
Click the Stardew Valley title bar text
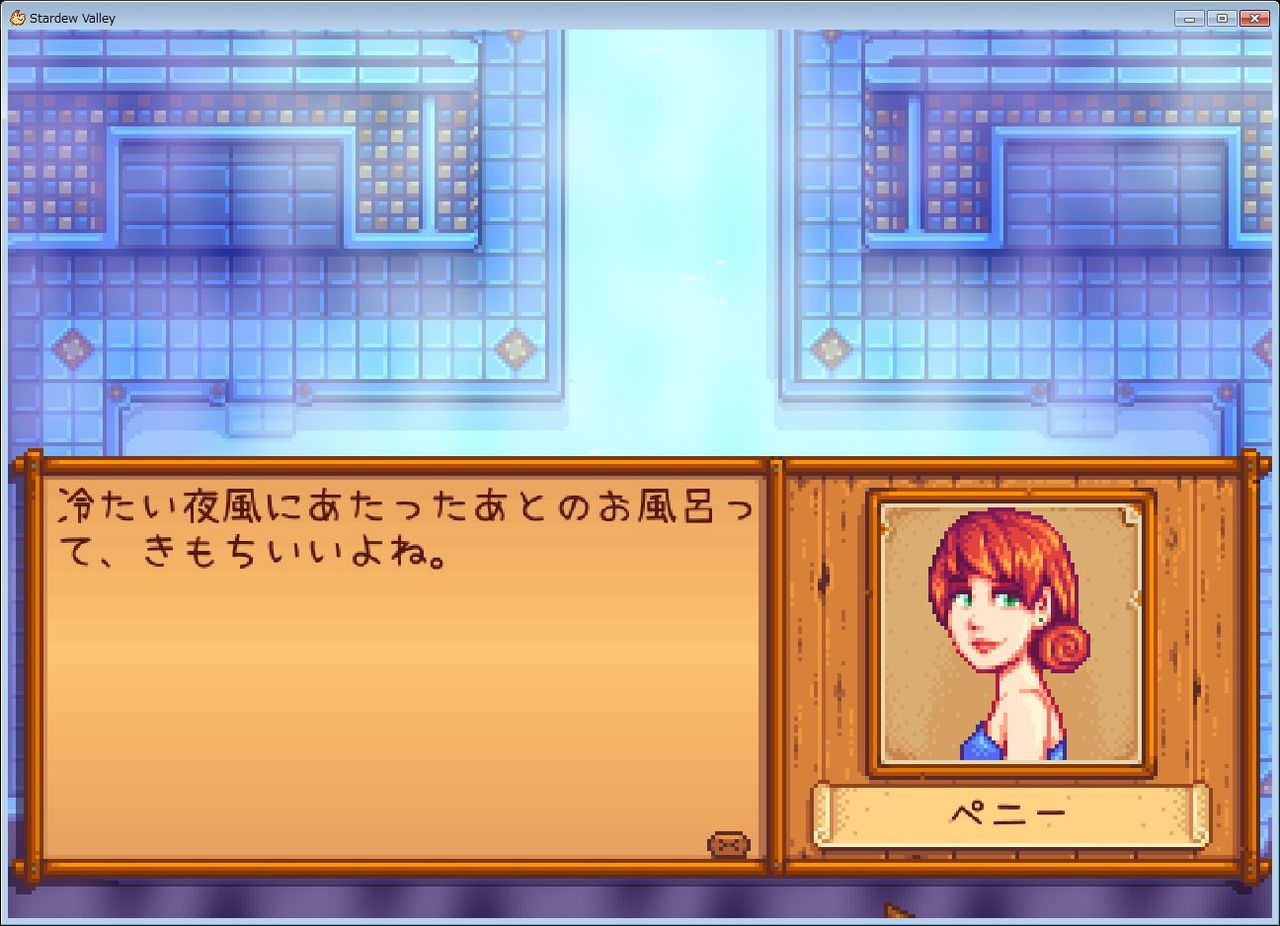click(x=70, y=17)
